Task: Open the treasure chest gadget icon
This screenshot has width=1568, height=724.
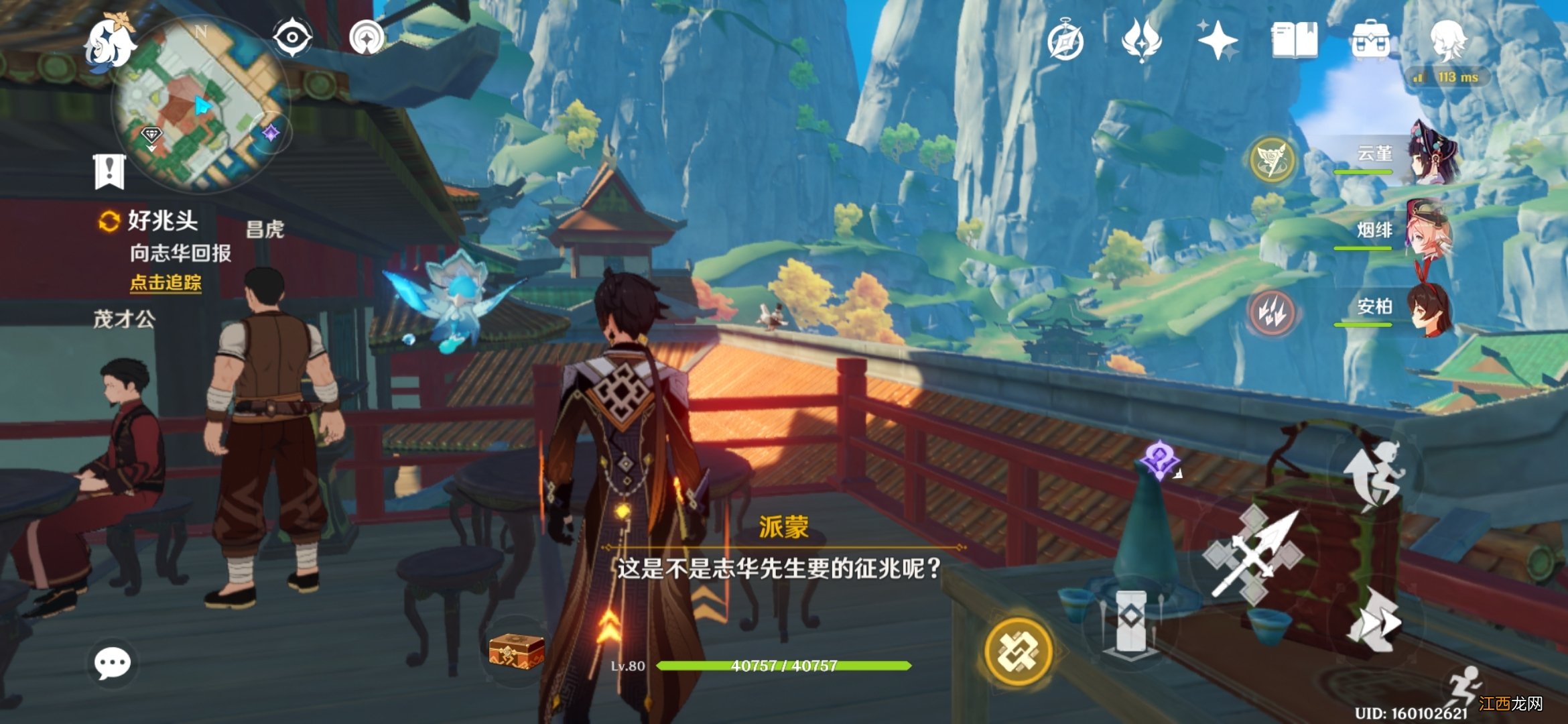Action: 516,650
